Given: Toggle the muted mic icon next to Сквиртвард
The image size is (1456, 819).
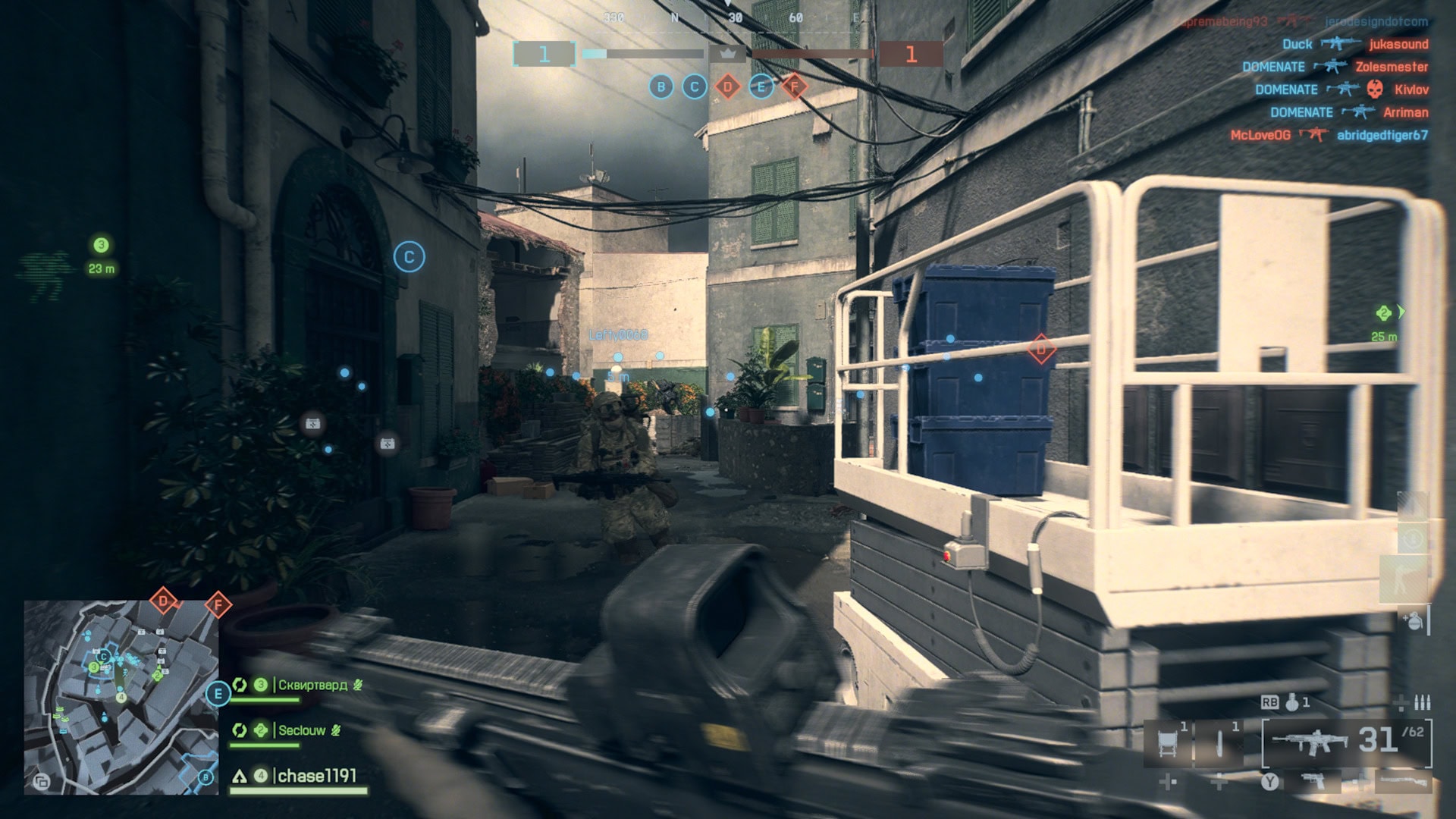Looking at the screenshot, I should point(357,685).
